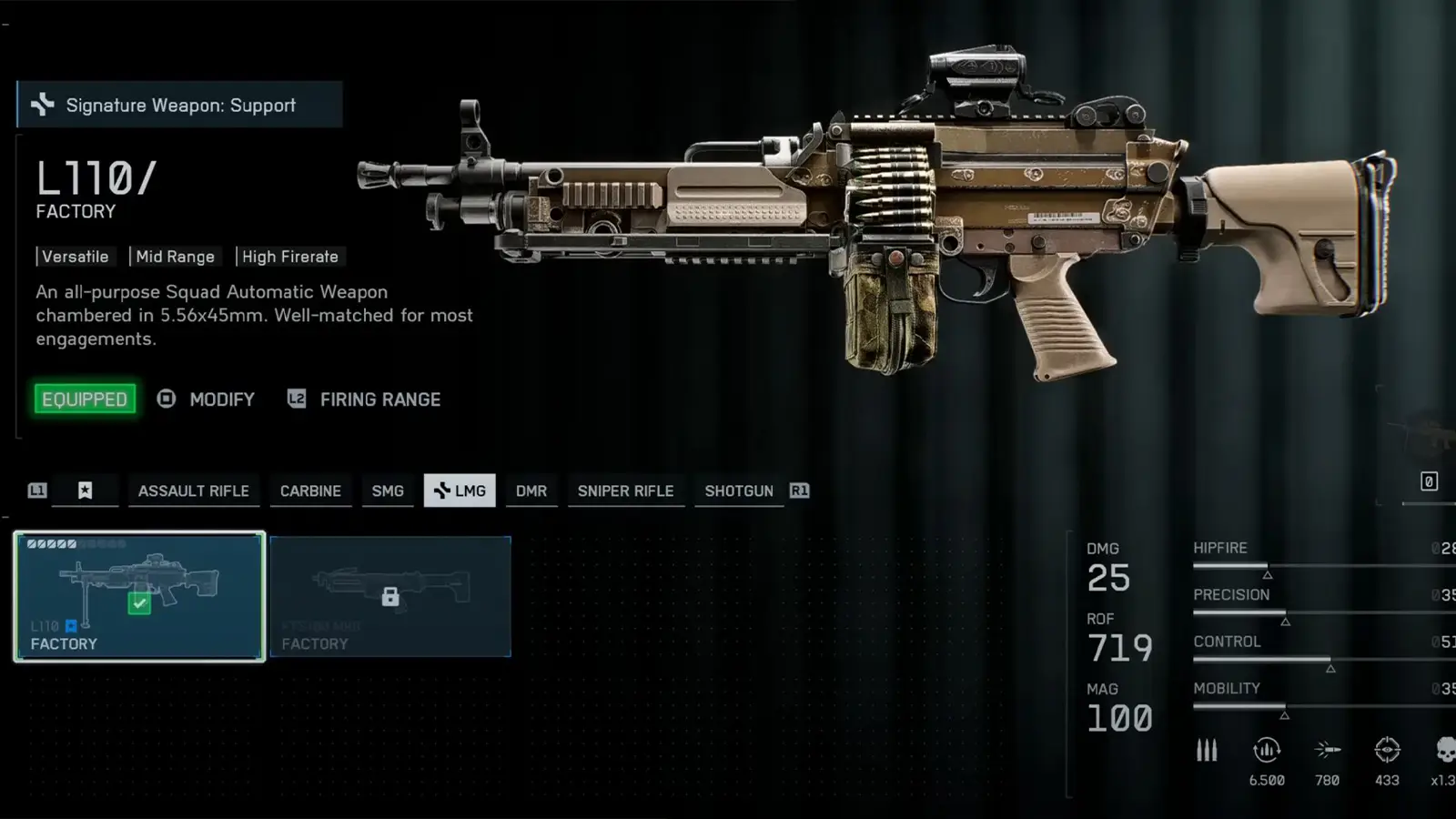Click the L1 category page button

[x=36, y=490]
